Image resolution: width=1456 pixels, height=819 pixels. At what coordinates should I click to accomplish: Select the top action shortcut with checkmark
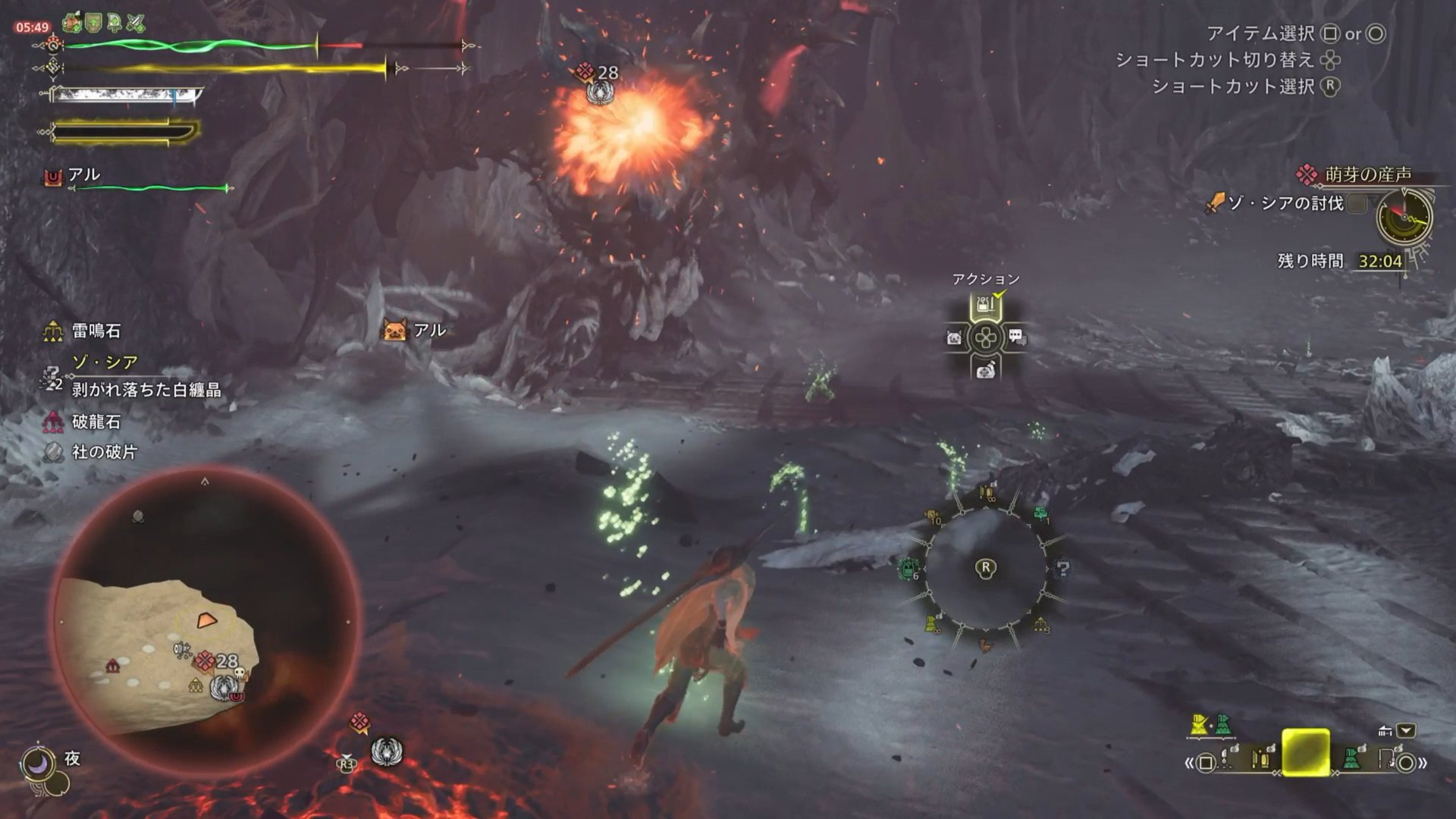pyautogui.click(x=985, y=306)
